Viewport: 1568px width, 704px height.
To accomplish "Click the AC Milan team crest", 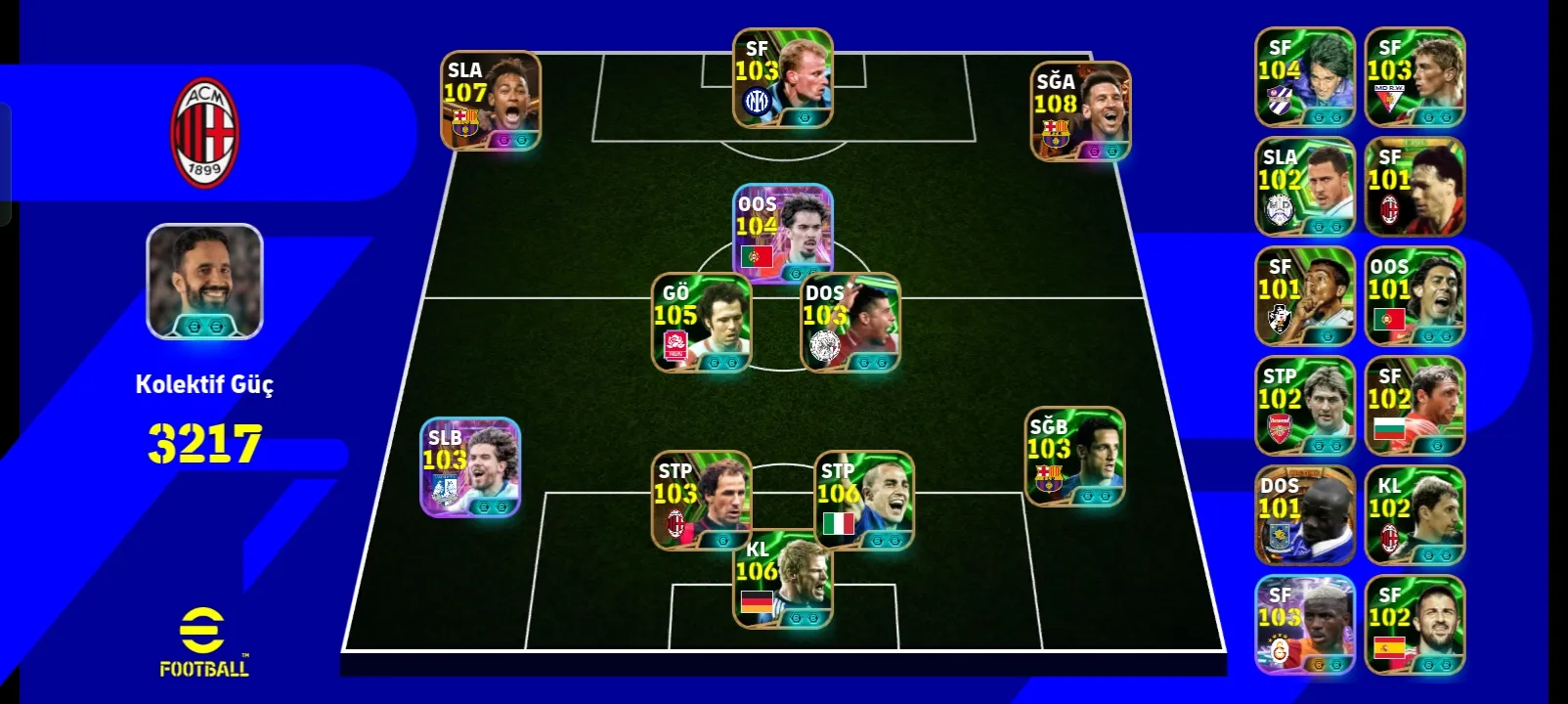I will click(x=205, y=133).
